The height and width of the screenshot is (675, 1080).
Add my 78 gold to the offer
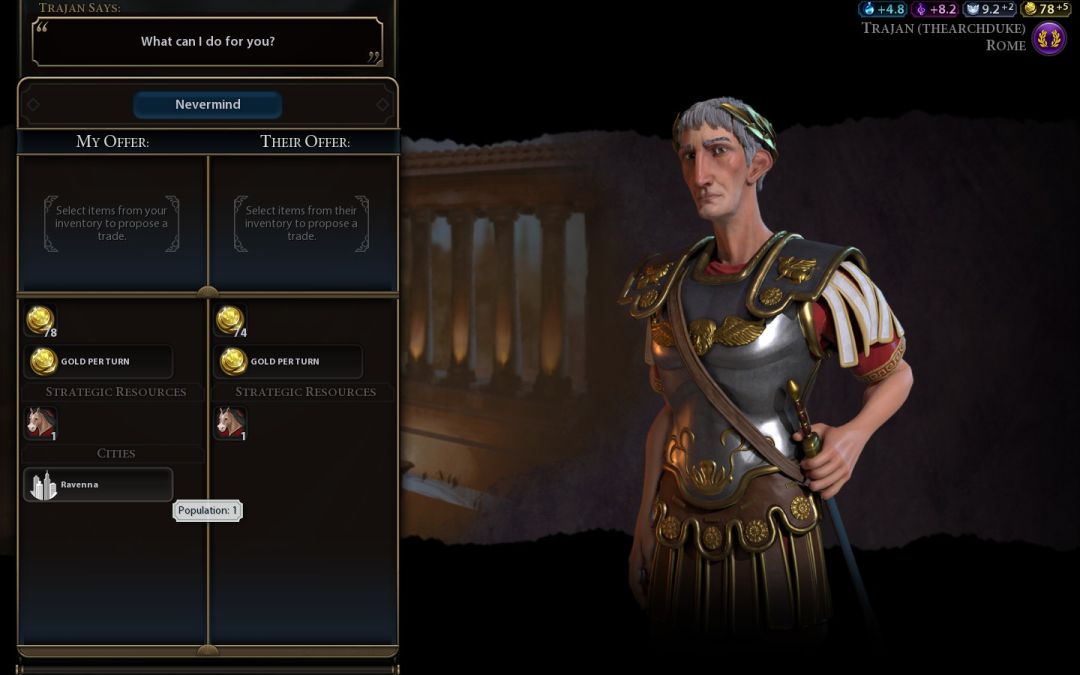pos(41,321)
